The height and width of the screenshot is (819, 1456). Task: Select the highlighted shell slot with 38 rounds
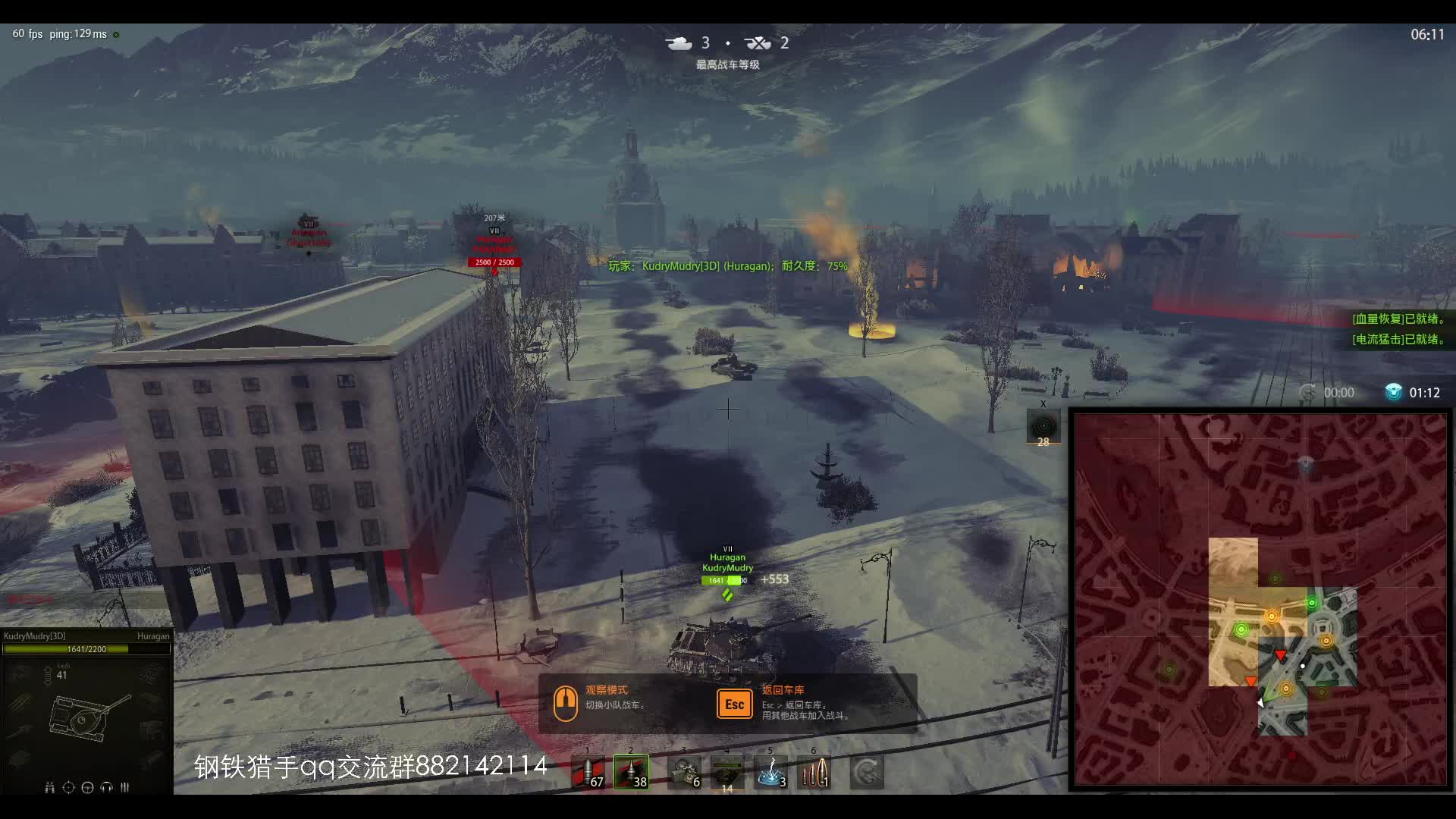coord(631,773)
